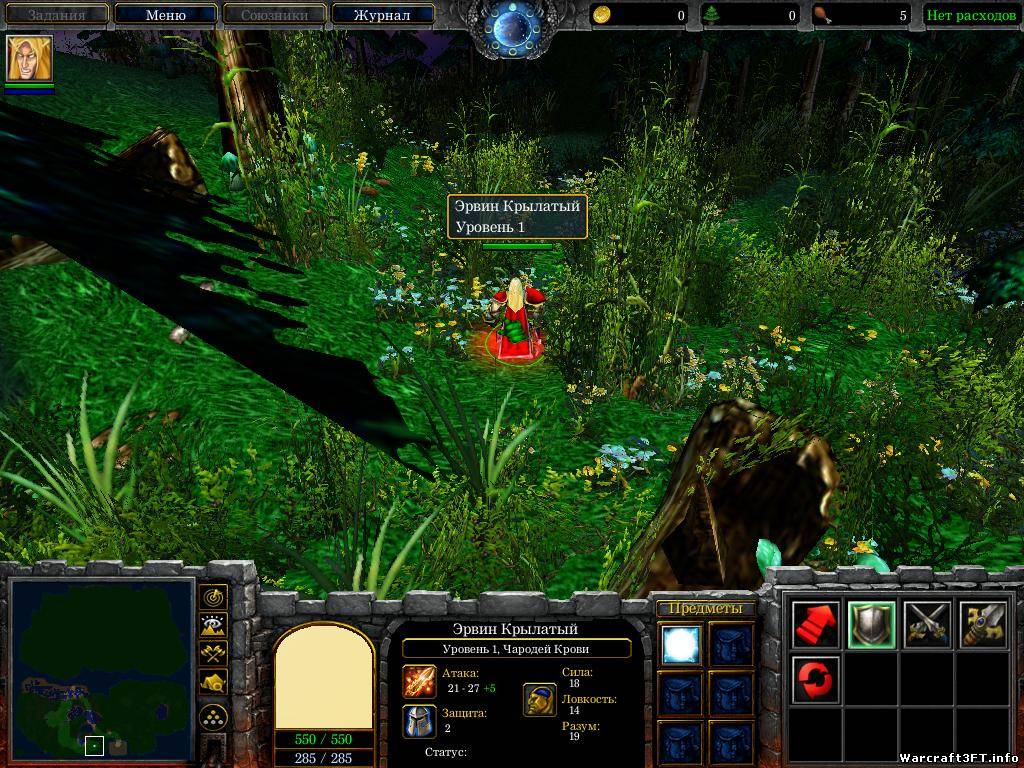Viewport: 1024px width, 768px height.
Task: Open the greyed Союзники allies button
Action: (273, 15)
